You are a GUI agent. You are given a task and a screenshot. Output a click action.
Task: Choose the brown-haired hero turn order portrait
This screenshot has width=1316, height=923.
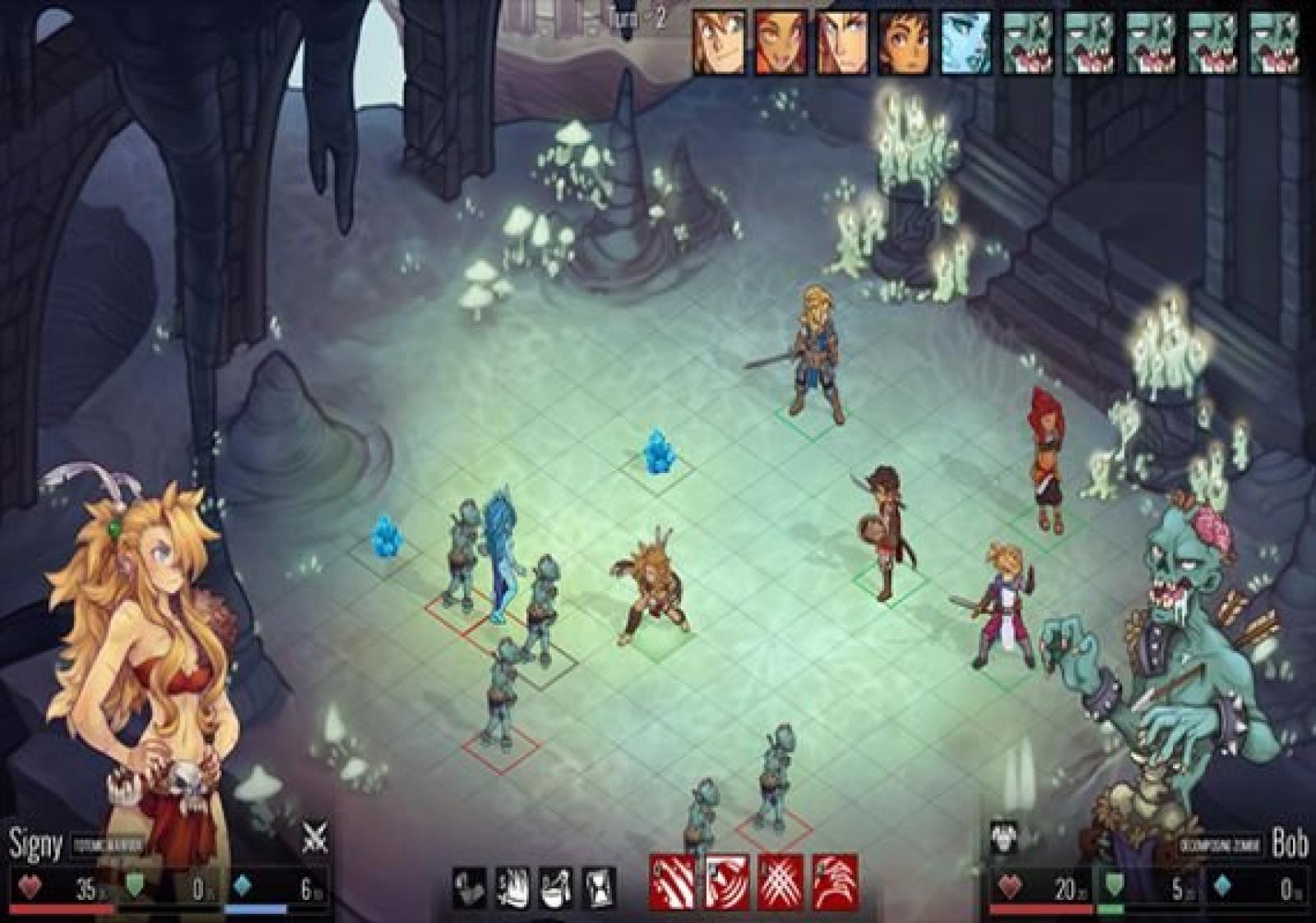tap(905, 41)
